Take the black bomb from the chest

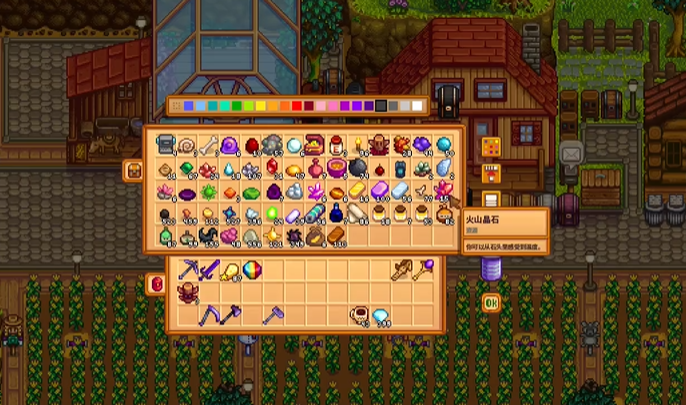[x=358, y=168]
